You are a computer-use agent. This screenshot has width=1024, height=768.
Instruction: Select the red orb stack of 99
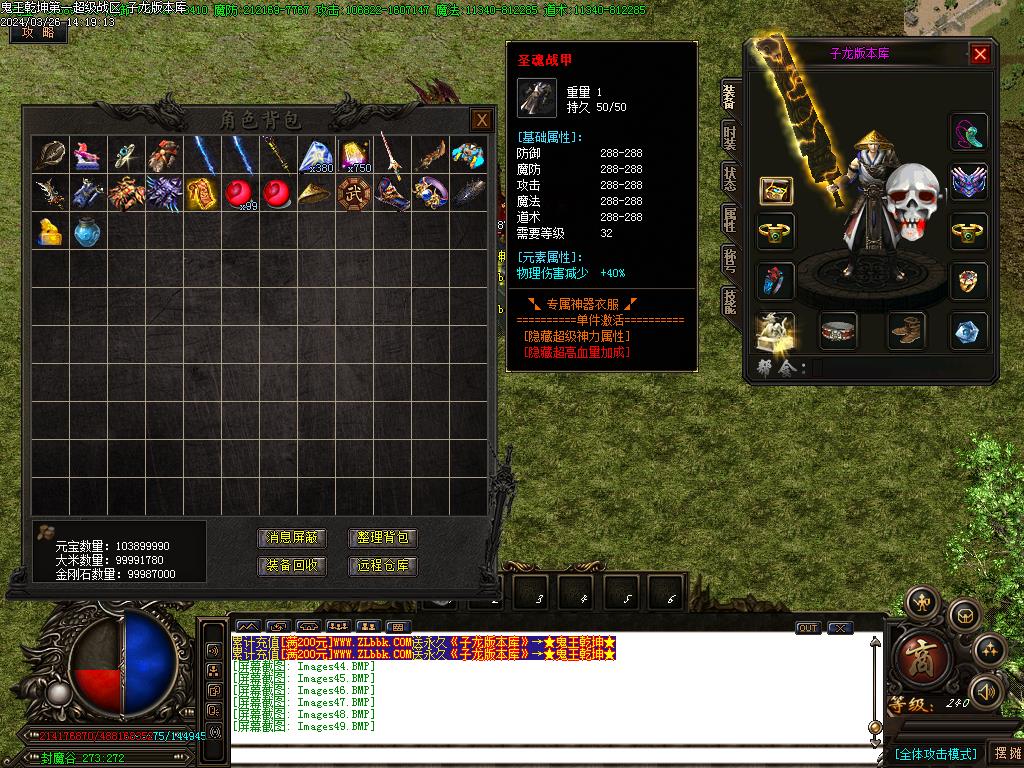[x=238, y=193]
